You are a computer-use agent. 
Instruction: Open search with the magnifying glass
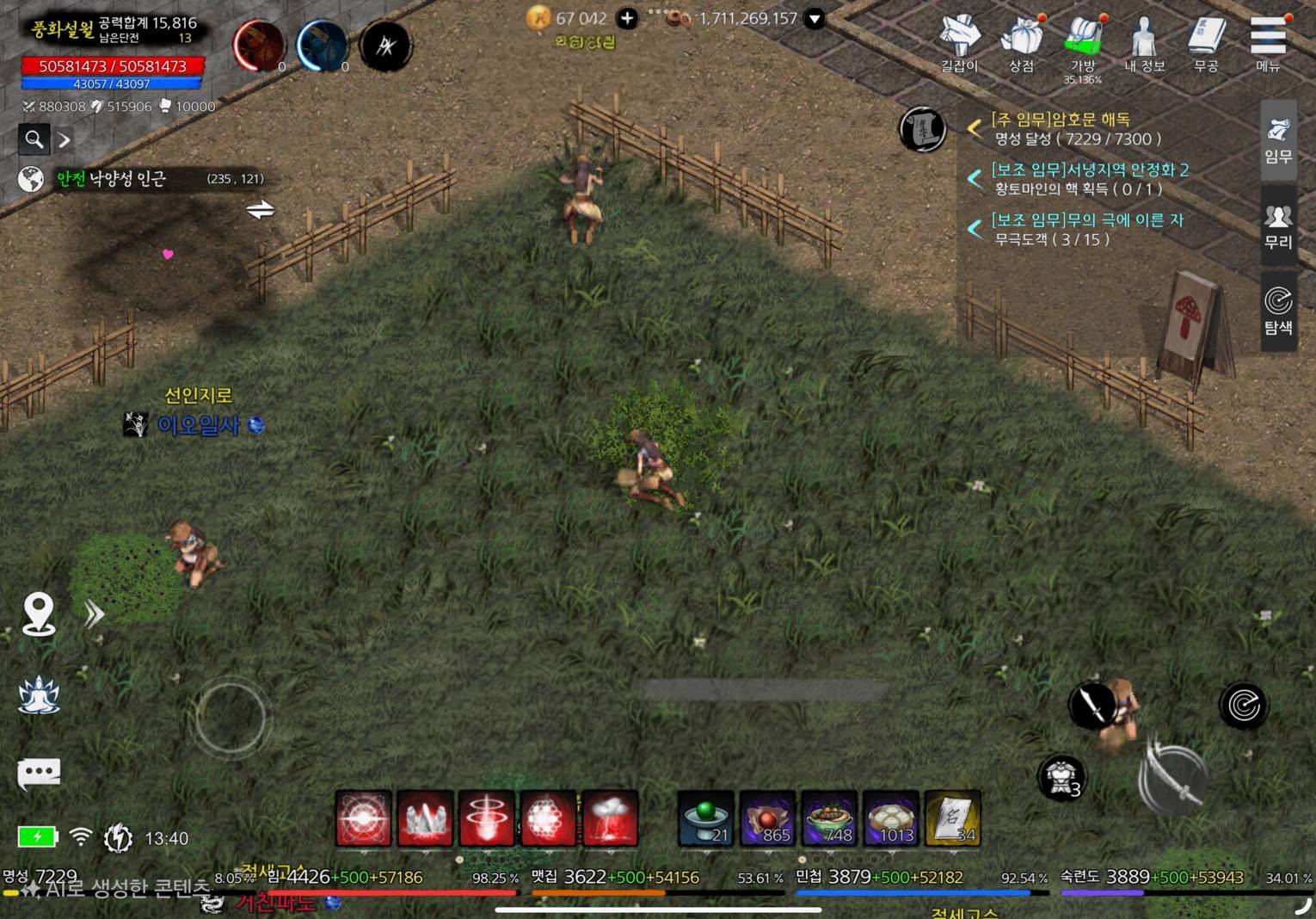34,139
